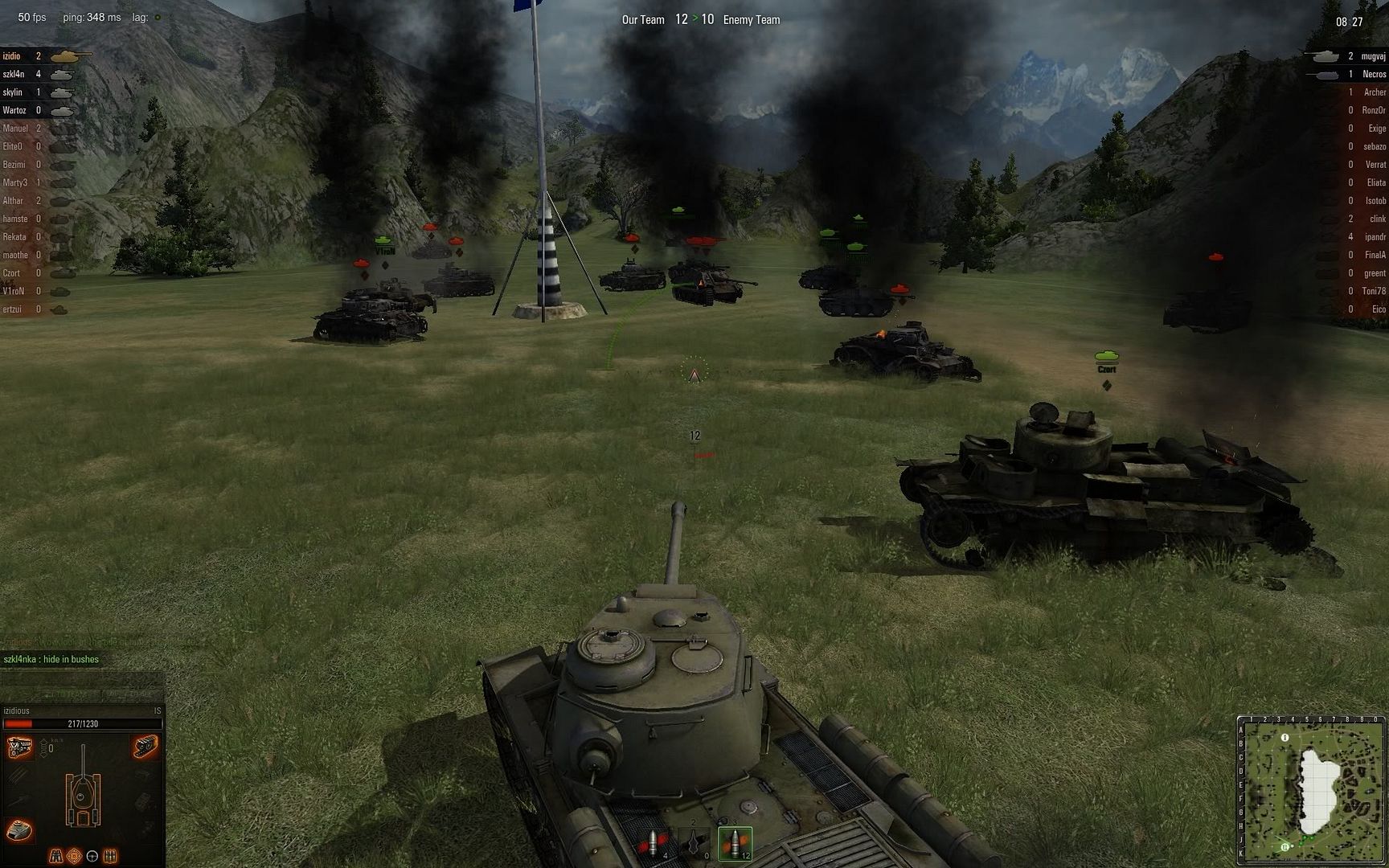Viewport: 1389px width, 868px height.
Task: Select player Wartoz in the team list
Action: pos(14,110)
